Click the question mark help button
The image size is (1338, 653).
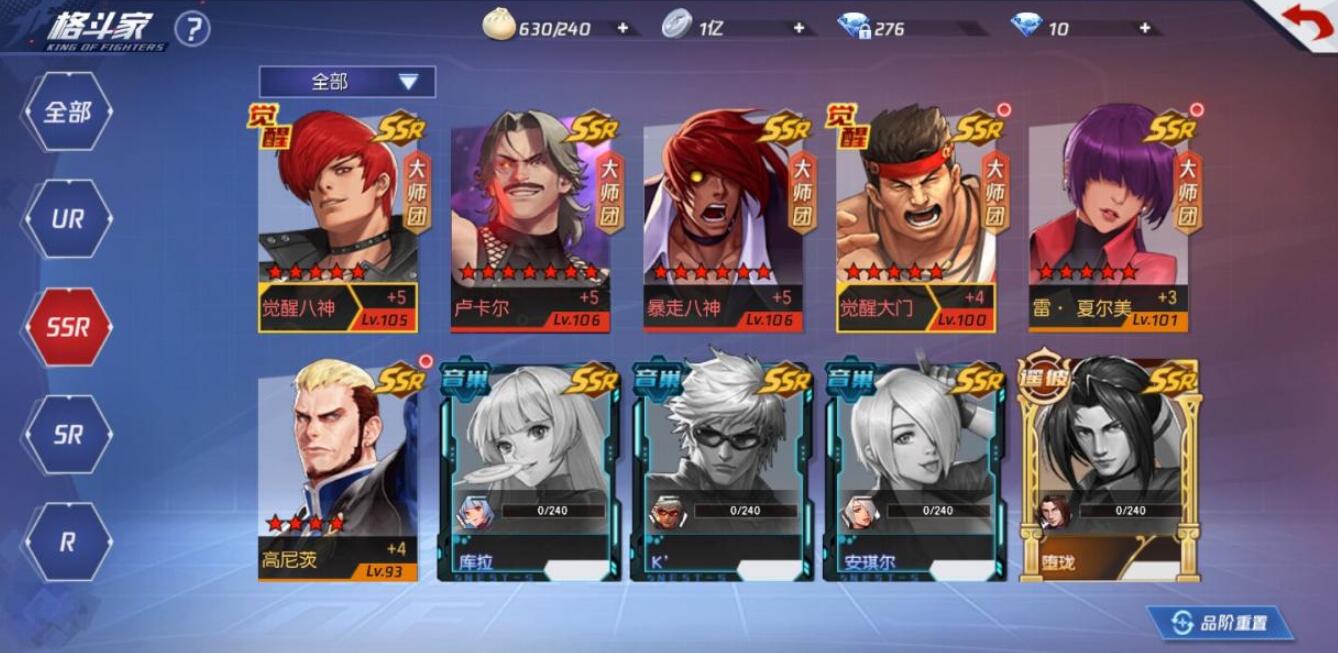192,29
